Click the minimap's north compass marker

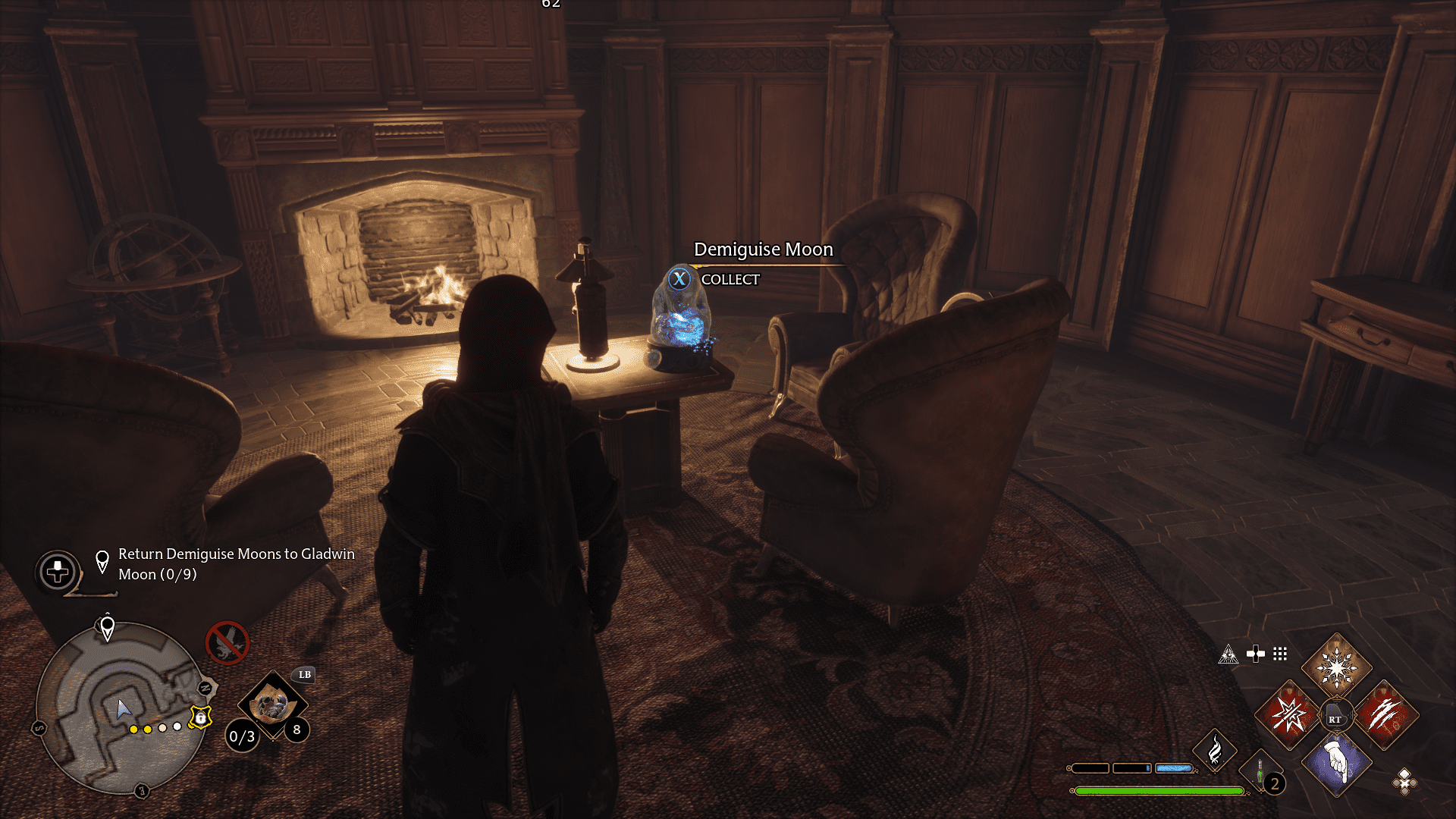[206, 688]
